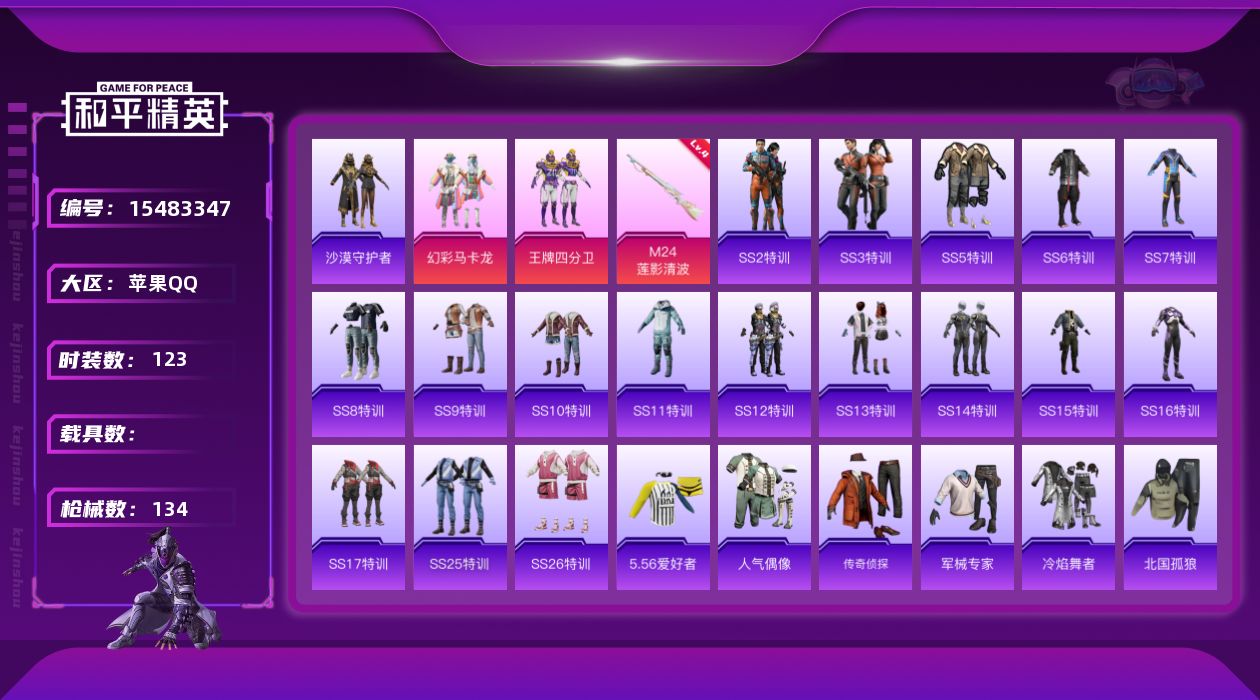
Task: Select the M24 莲影清波 rifle skin
Action: coord(663,211)
